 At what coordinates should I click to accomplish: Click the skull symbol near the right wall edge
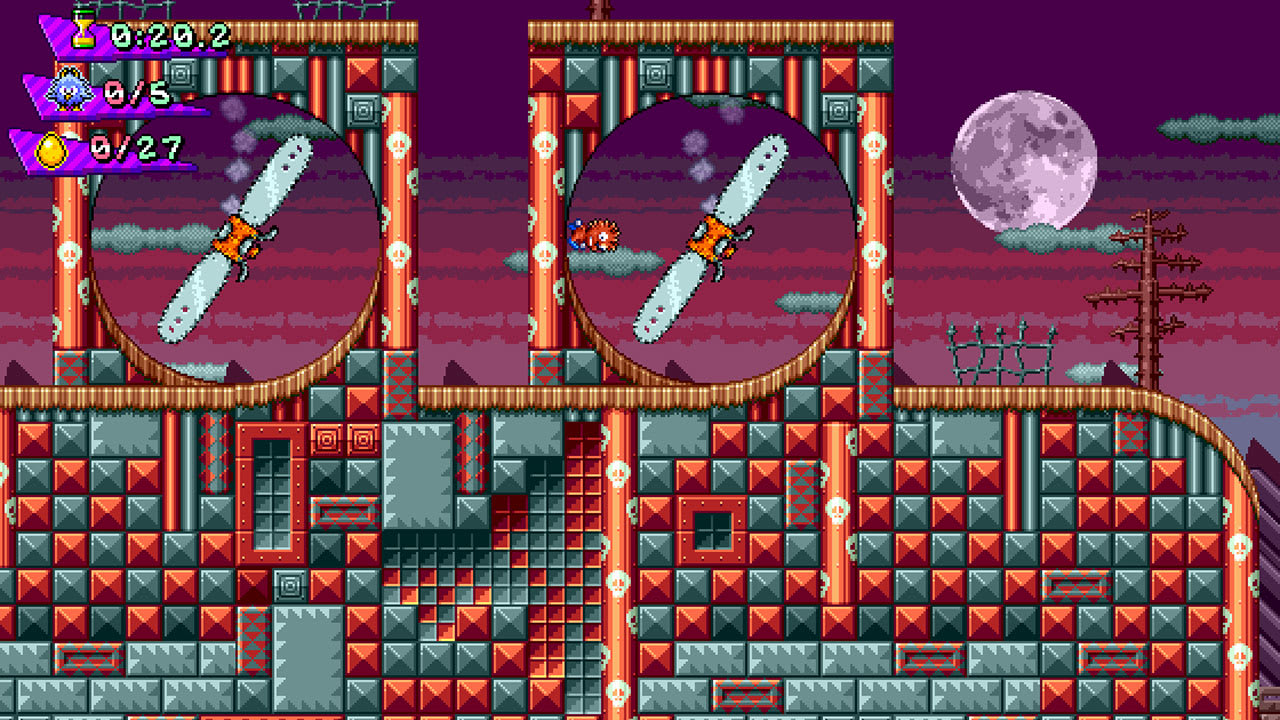1238,548
